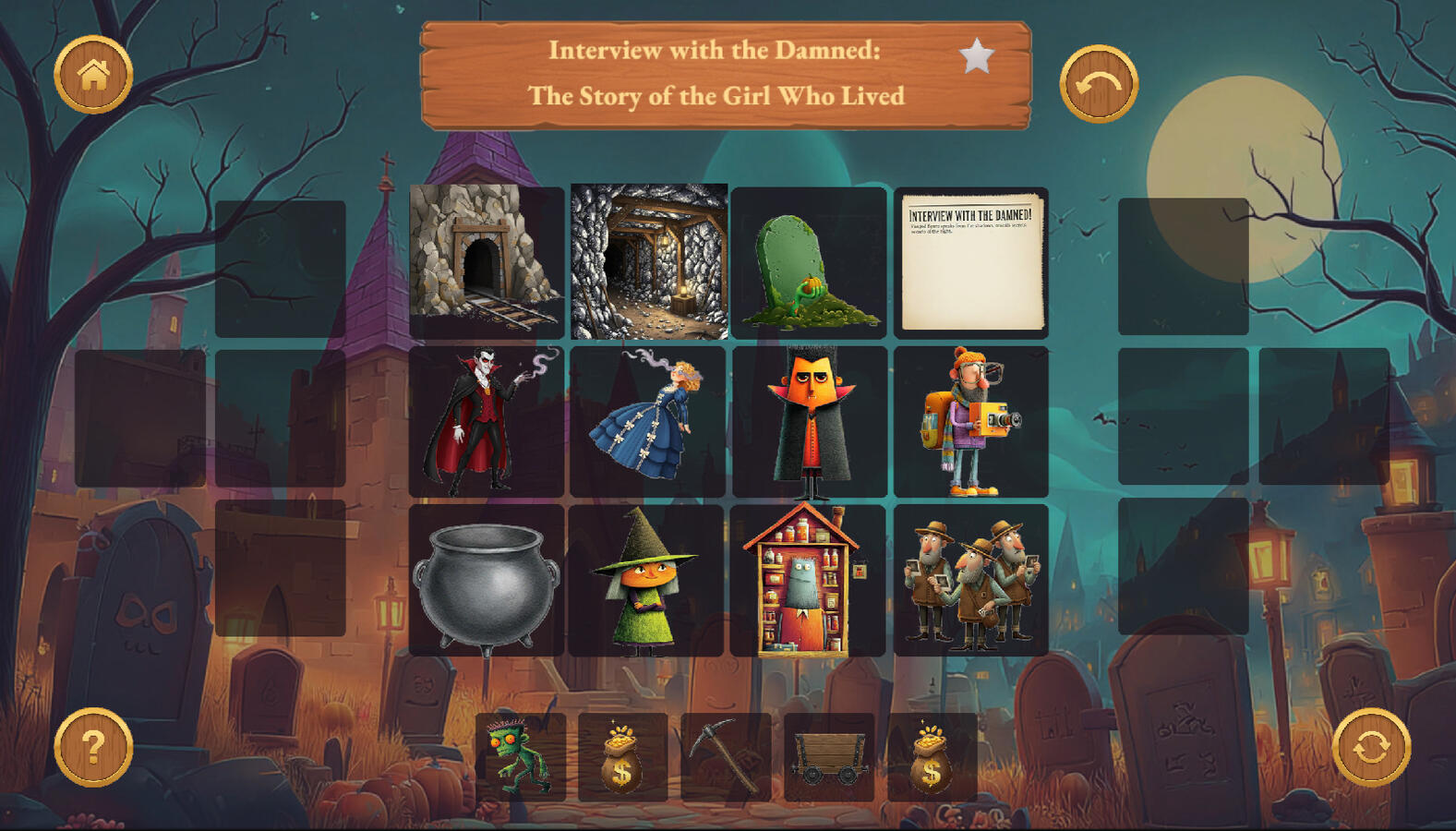Choose the Interview with the Damned newspaper tile
1456x831 pixels.
[x=970, y=263]
